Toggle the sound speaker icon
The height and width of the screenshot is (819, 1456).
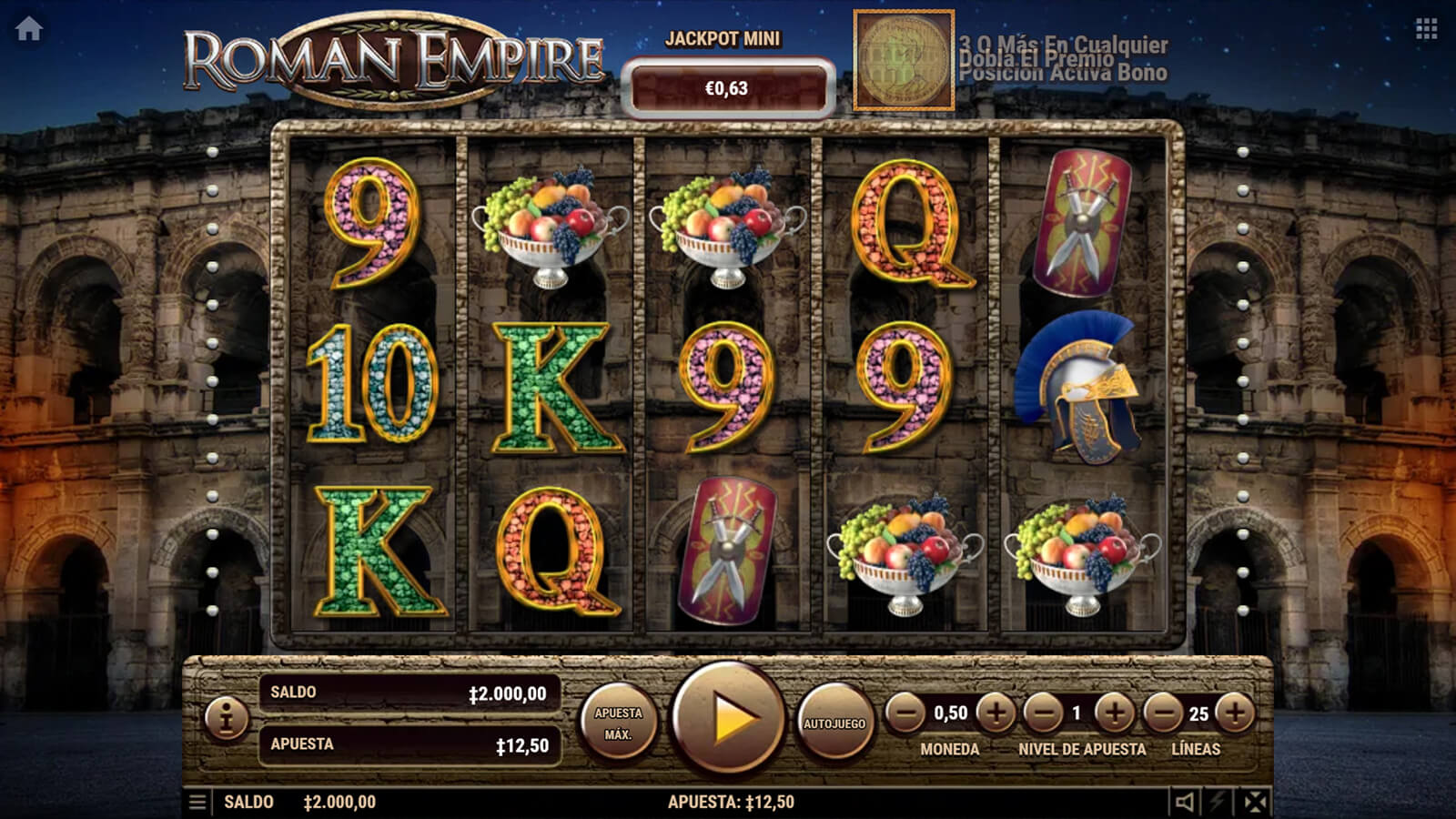(1184, 802)
